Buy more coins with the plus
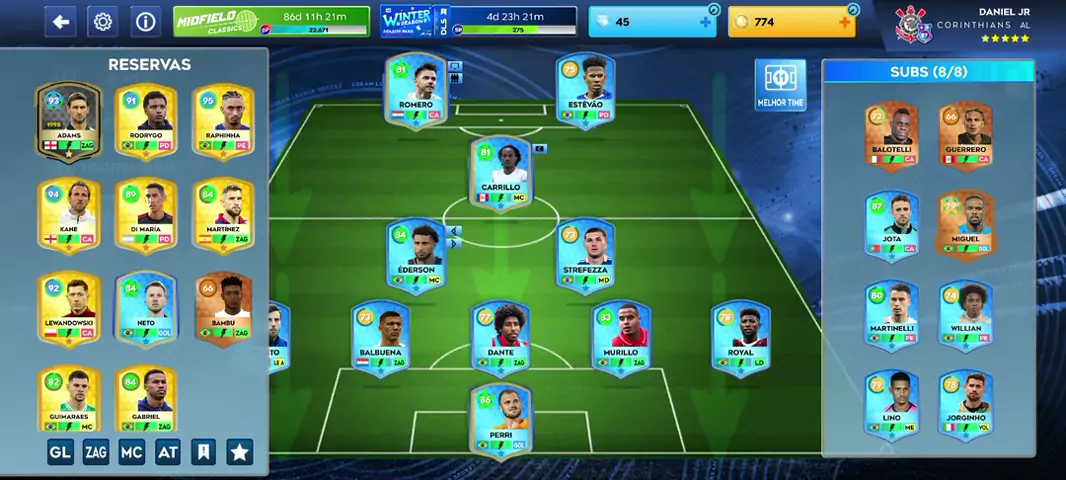This screenshot has width=1066, height=480. (x=845, y=22)
